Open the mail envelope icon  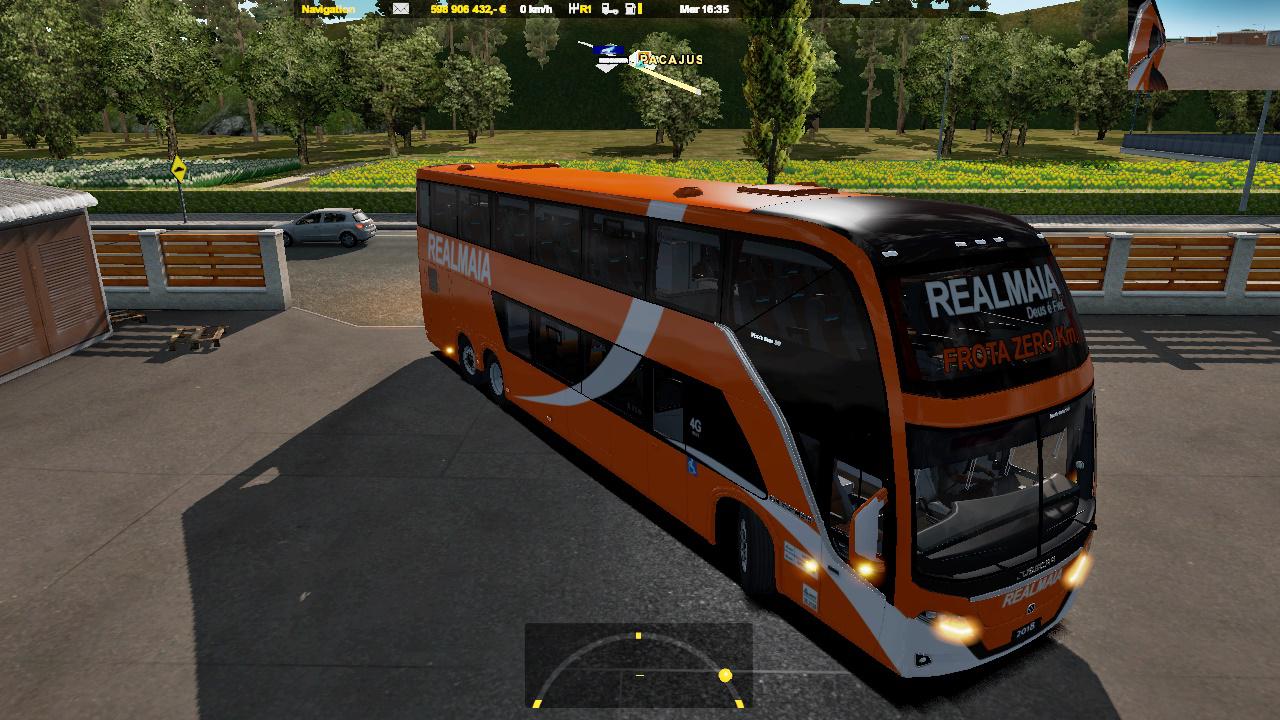point(400,9)
